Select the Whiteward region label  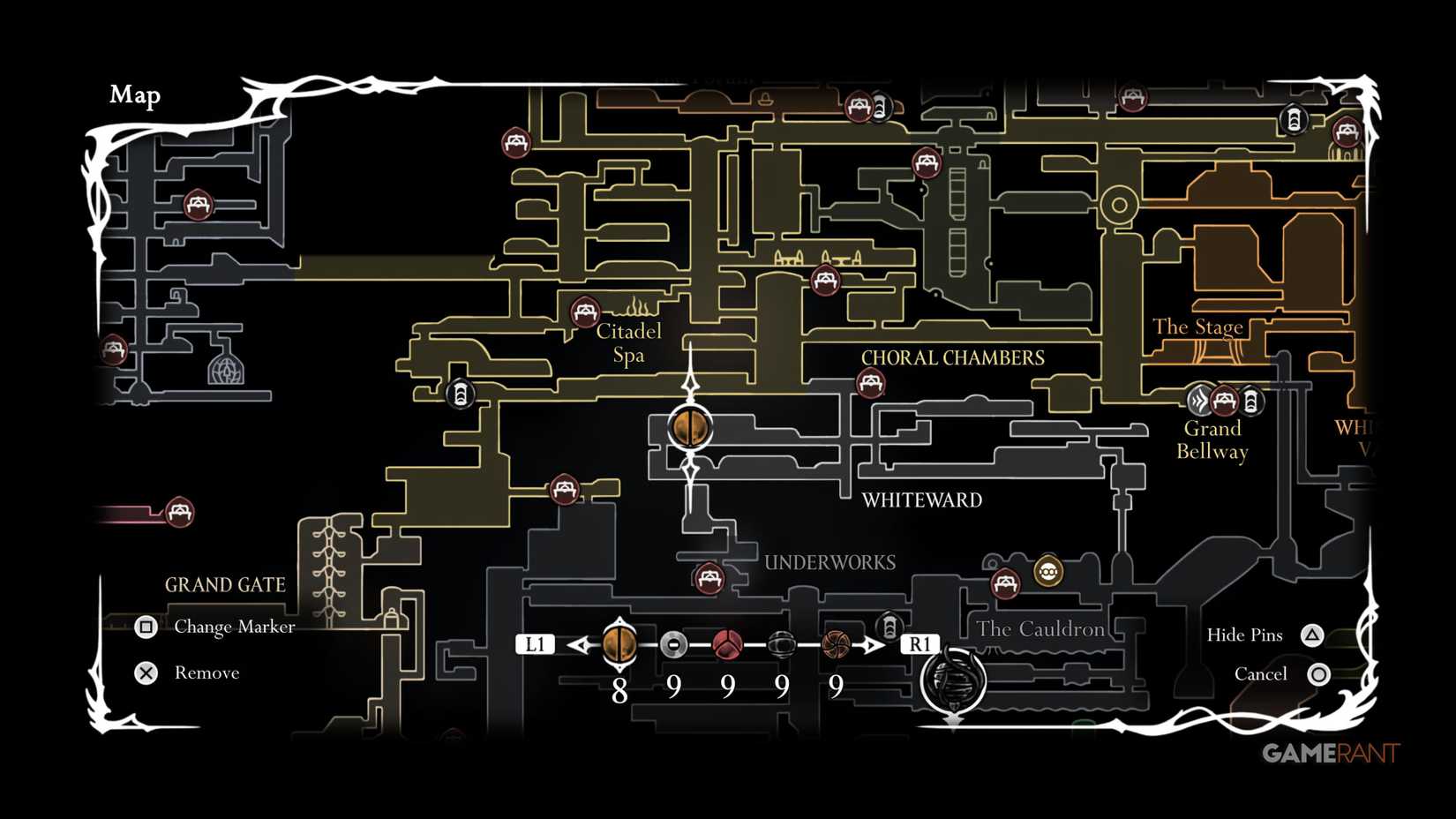(x=923, y=500)
